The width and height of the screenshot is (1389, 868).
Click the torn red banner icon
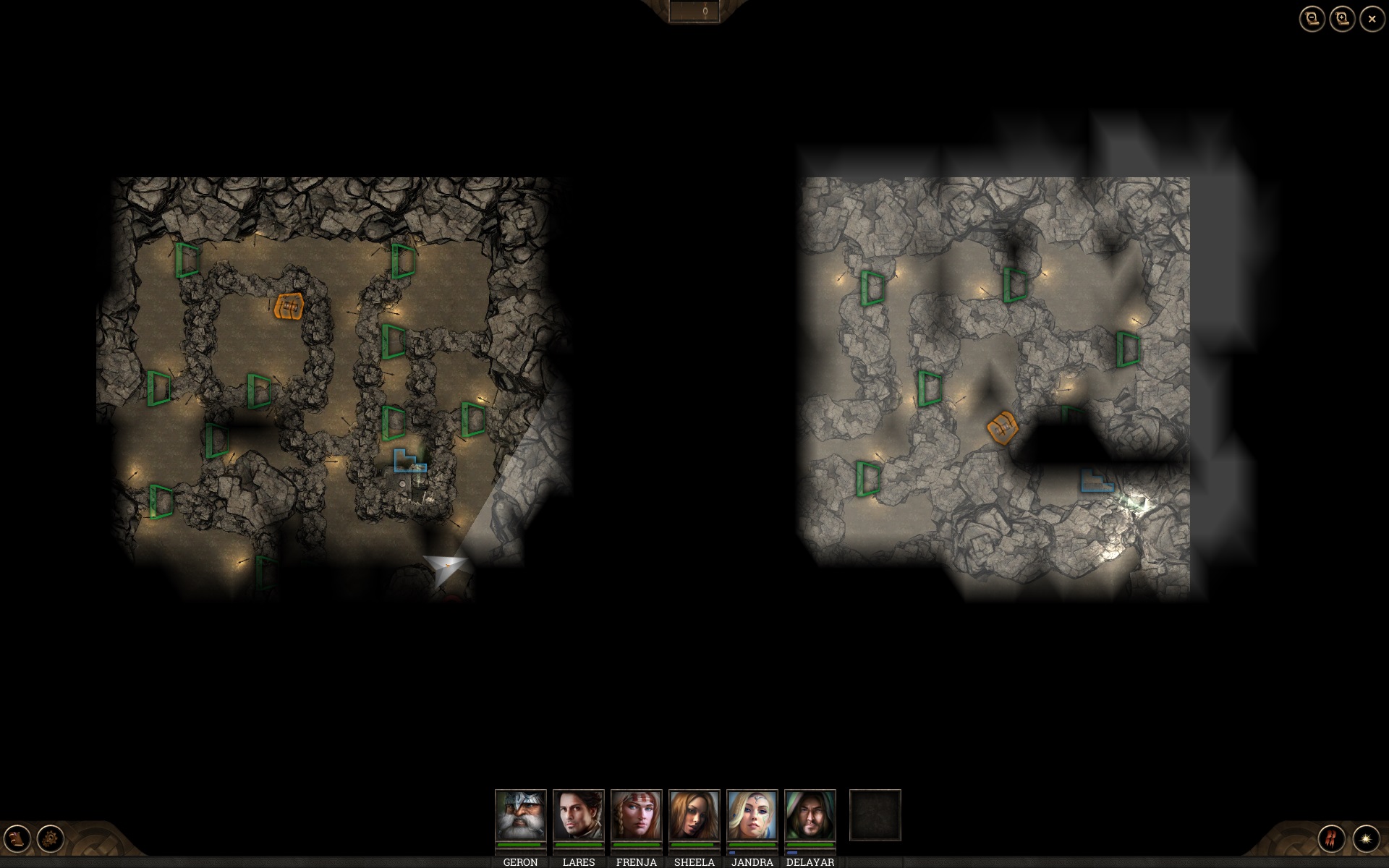1332,838
